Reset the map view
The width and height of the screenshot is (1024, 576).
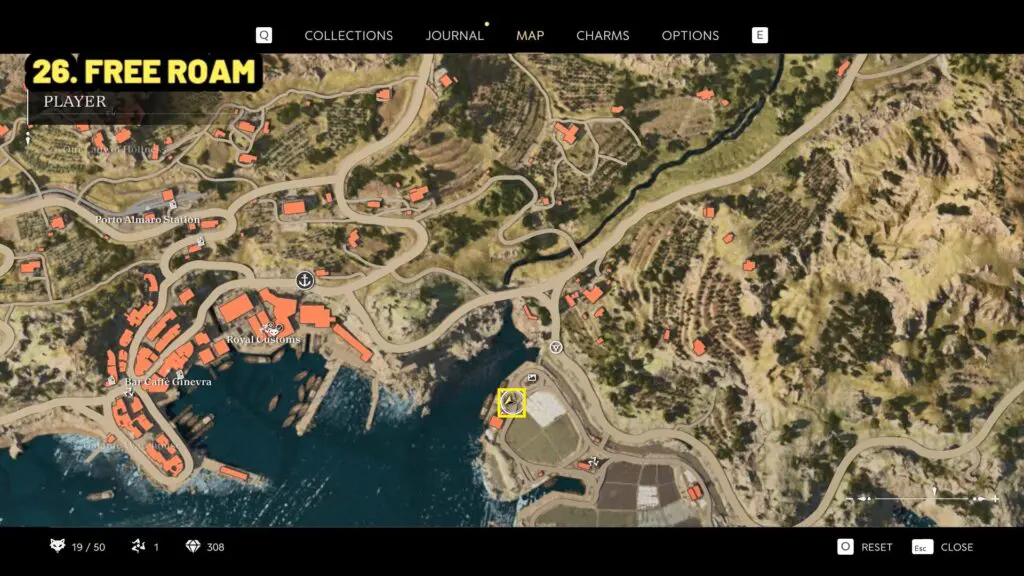[865, 547]
